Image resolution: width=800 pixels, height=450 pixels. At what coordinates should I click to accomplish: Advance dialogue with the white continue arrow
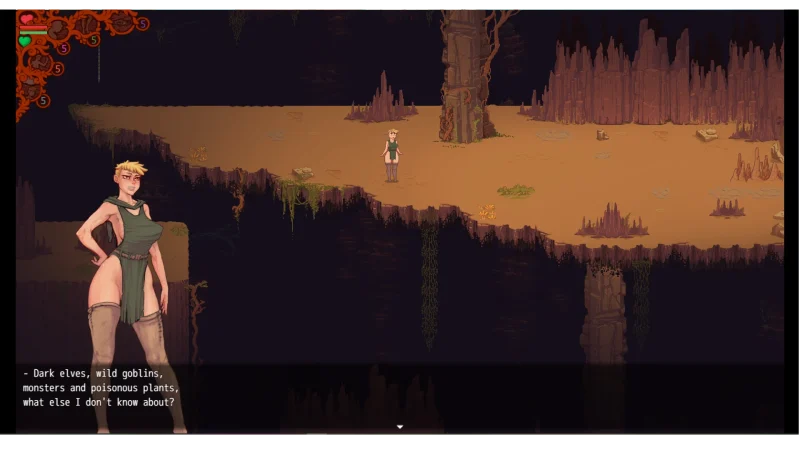pyautogui.click(x=400, y=427)
